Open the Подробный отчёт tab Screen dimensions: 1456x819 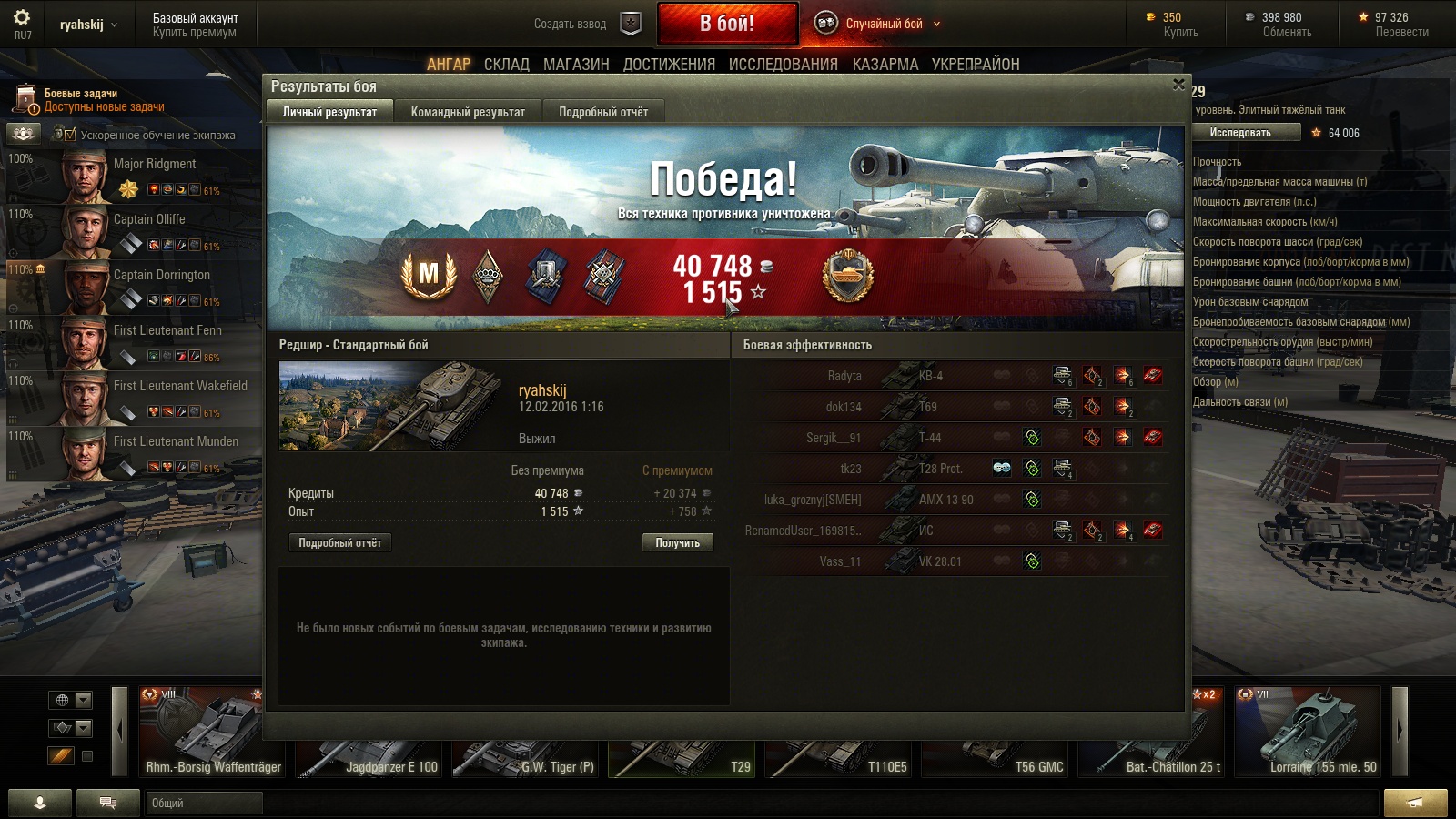click(603, 112)
